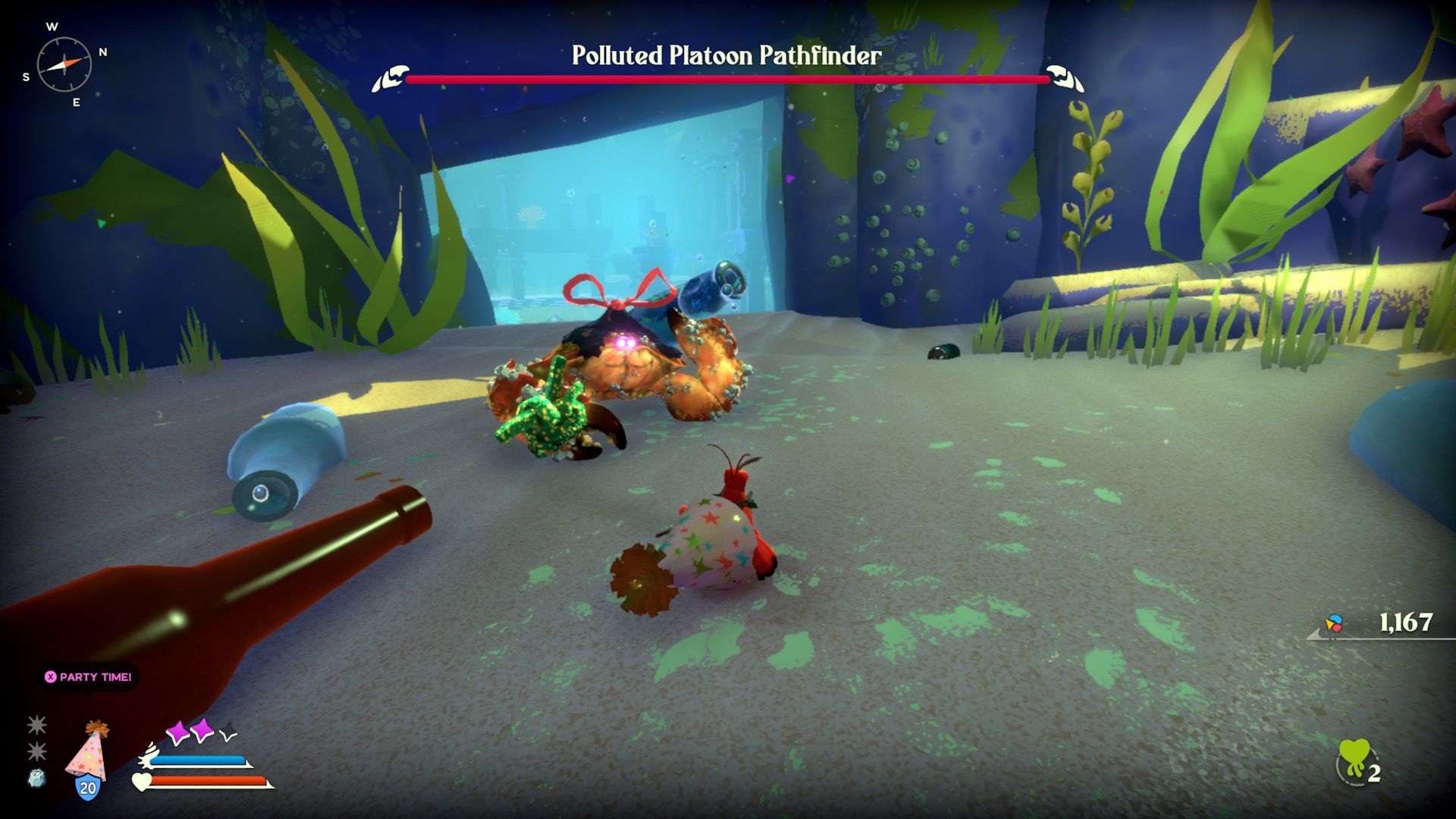The height and width of the screenshot is (819, 1456).
Task: Click the compass in the corner
Action: point(64,64)
